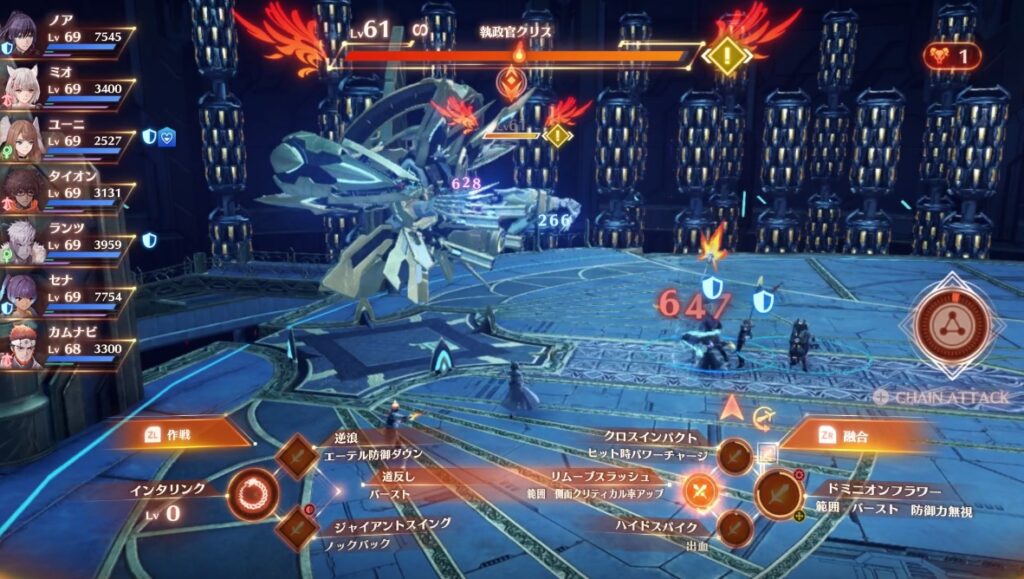1024x579 pixels.
Task: Fire the glowing リムーブスラッシュ art
Action: click(x=699, y=491)
